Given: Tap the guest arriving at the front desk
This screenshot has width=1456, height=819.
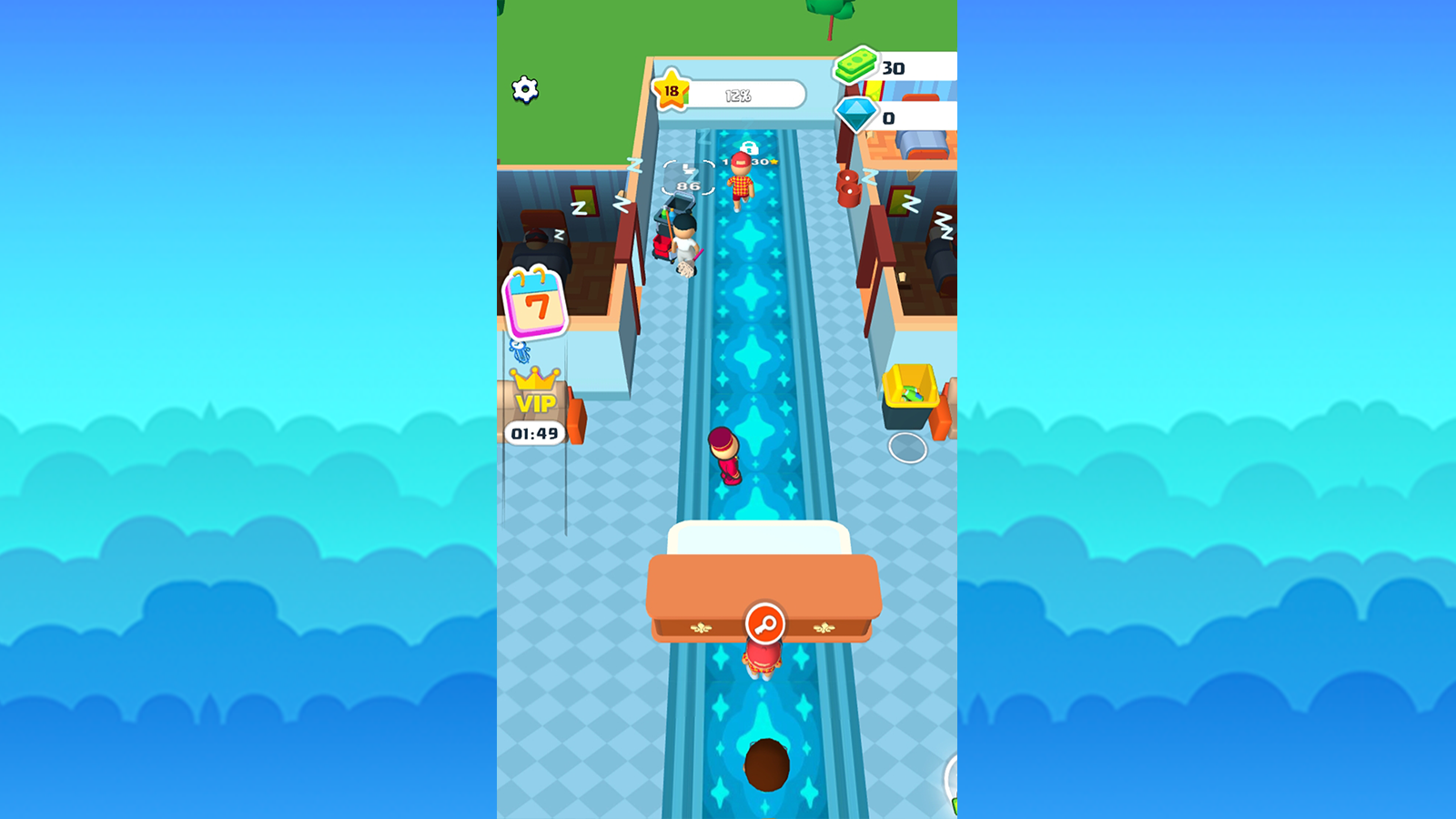Looking at the screenshot, I should (x=763, y=658).
